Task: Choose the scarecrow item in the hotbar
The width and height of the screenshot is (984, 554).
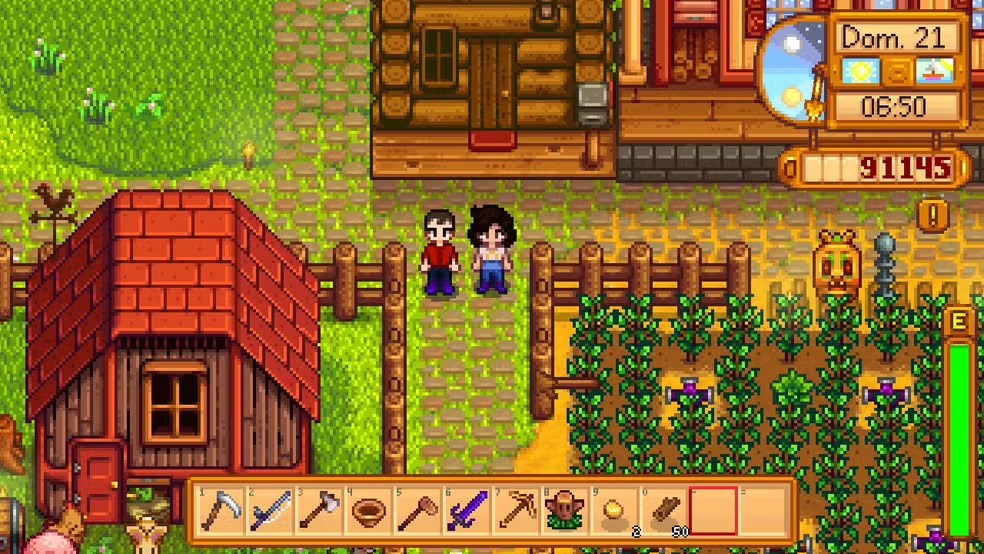Action: click(x=564, y=512)
